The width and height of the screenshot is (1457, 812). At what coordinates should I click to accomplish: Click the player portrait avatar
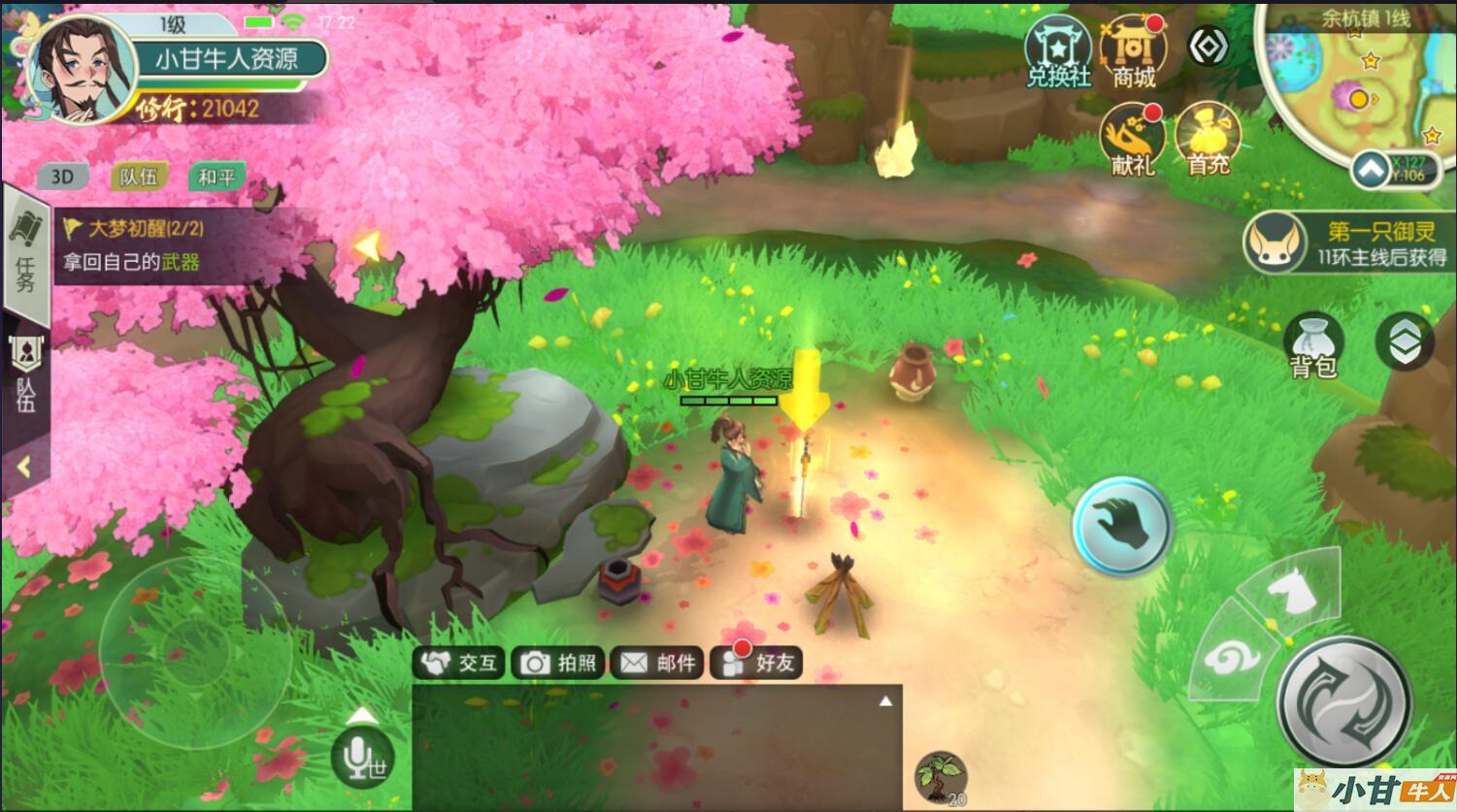pos(82,70)
